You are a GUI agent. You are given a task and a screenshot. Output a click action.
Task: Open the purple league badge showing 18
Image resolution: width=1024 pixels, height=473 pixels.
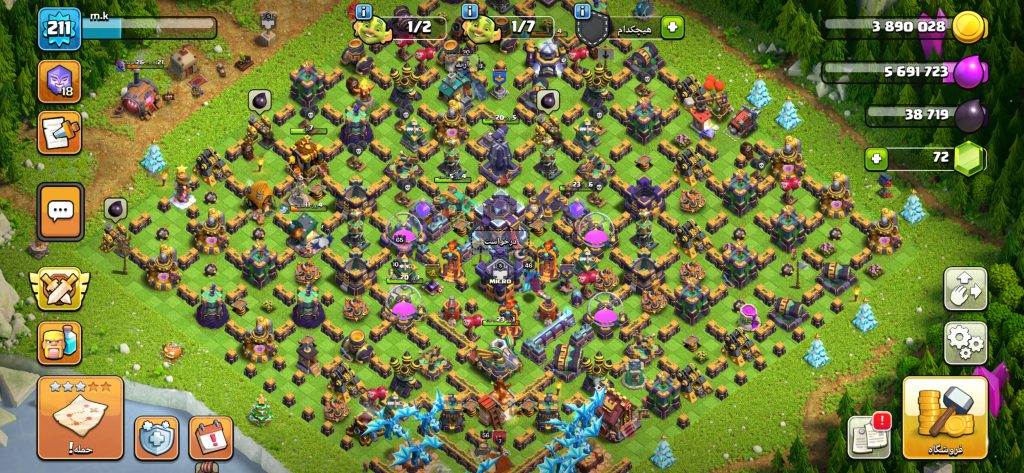pos(59,81)
